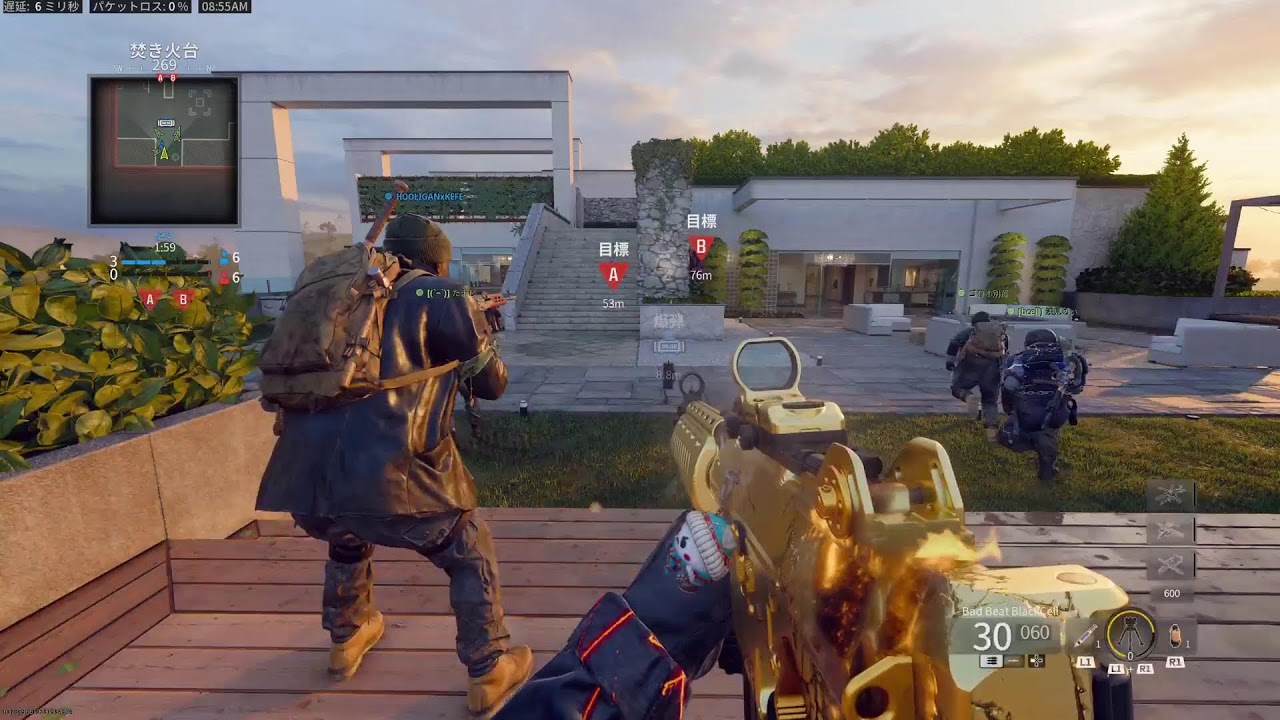
Task: Click the B objective status icon under the score bars
Action: click(182, 299)
